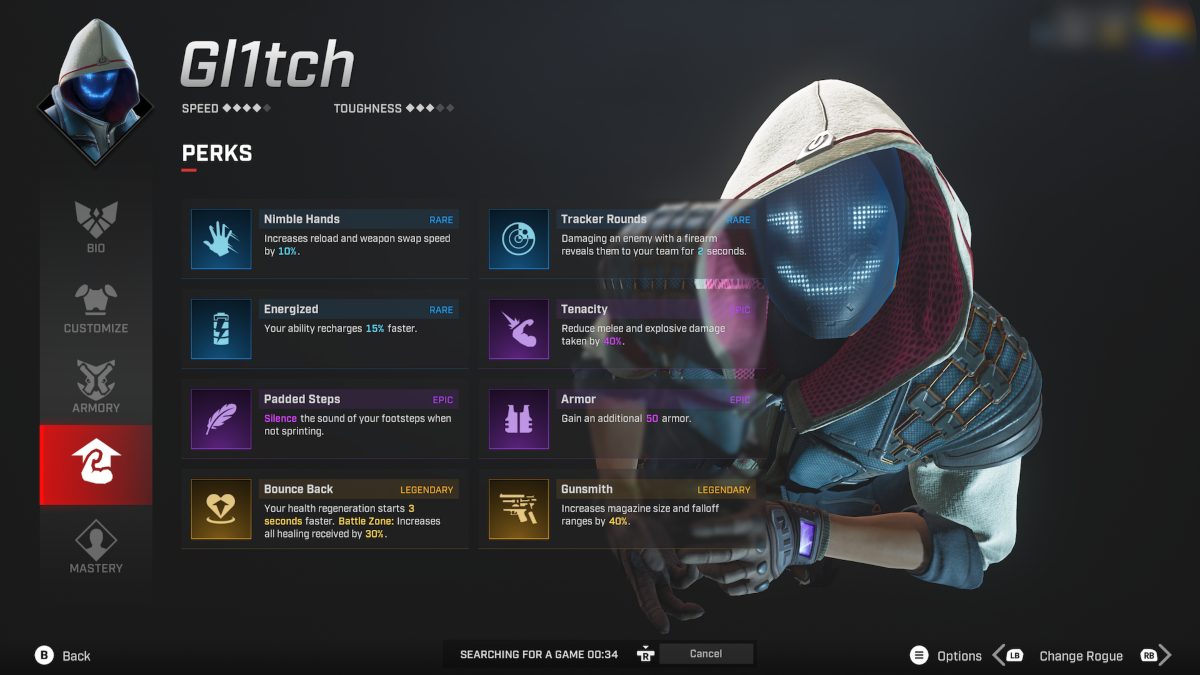
Task: Pick the Bounce Back legendary perk
Action: [325, 509]
